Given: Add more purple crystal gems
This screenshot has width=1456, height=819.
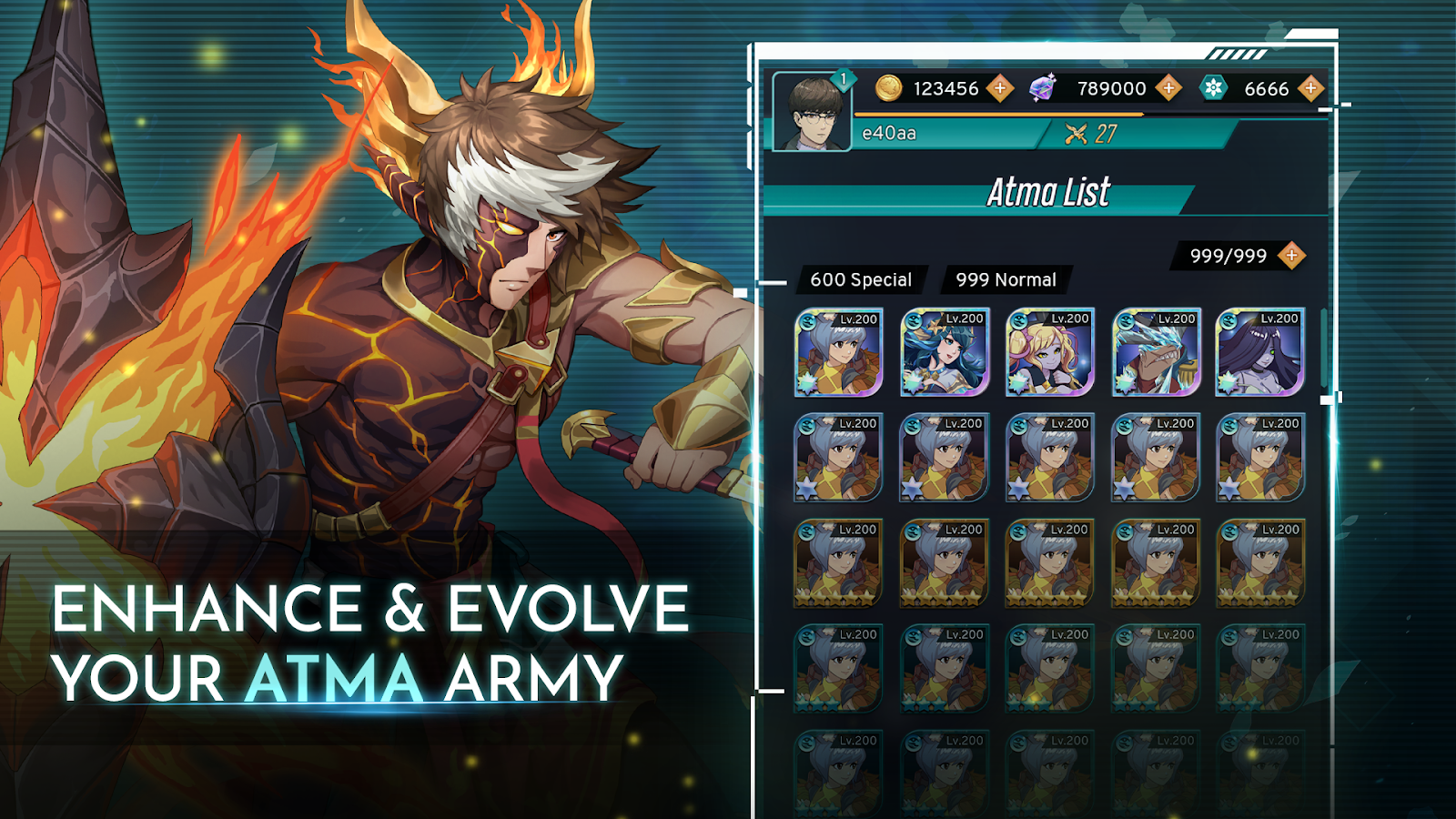Looking at the screenshot, I should click(x=1169, y=88).
